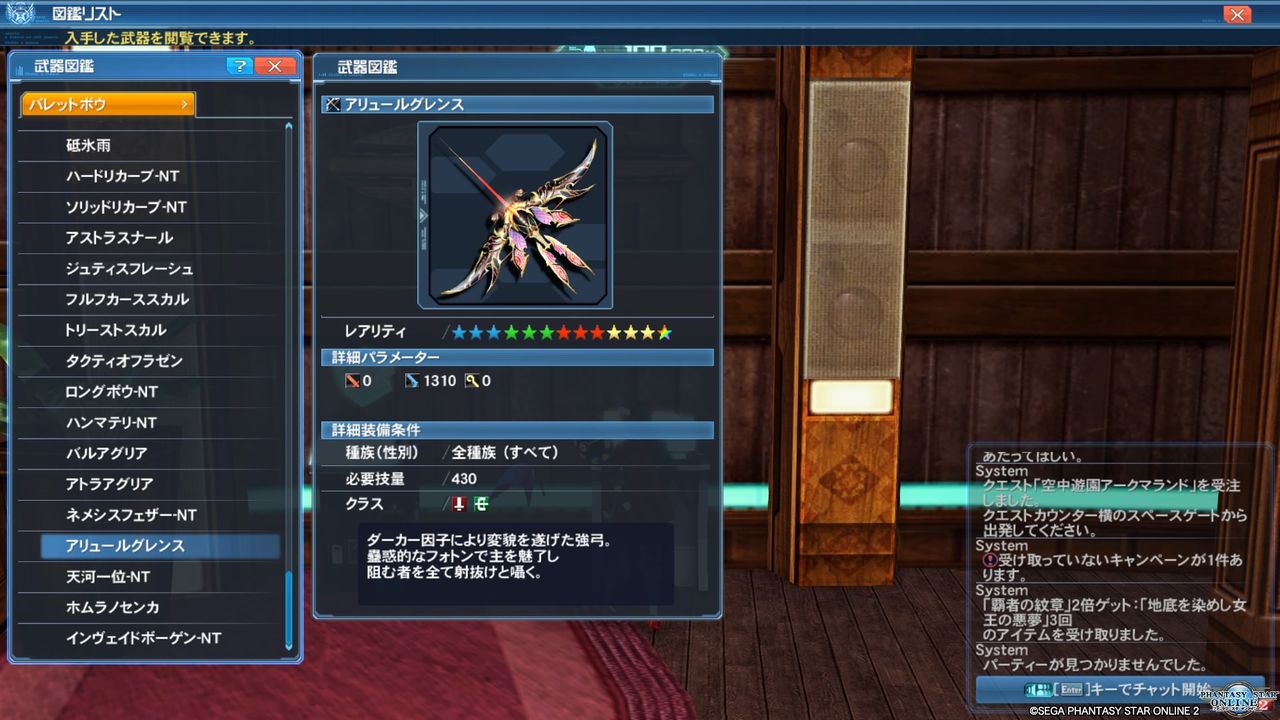Click the help question mark on 武器図鑑 window
The image size is (1280, 720).
point(238,66)
